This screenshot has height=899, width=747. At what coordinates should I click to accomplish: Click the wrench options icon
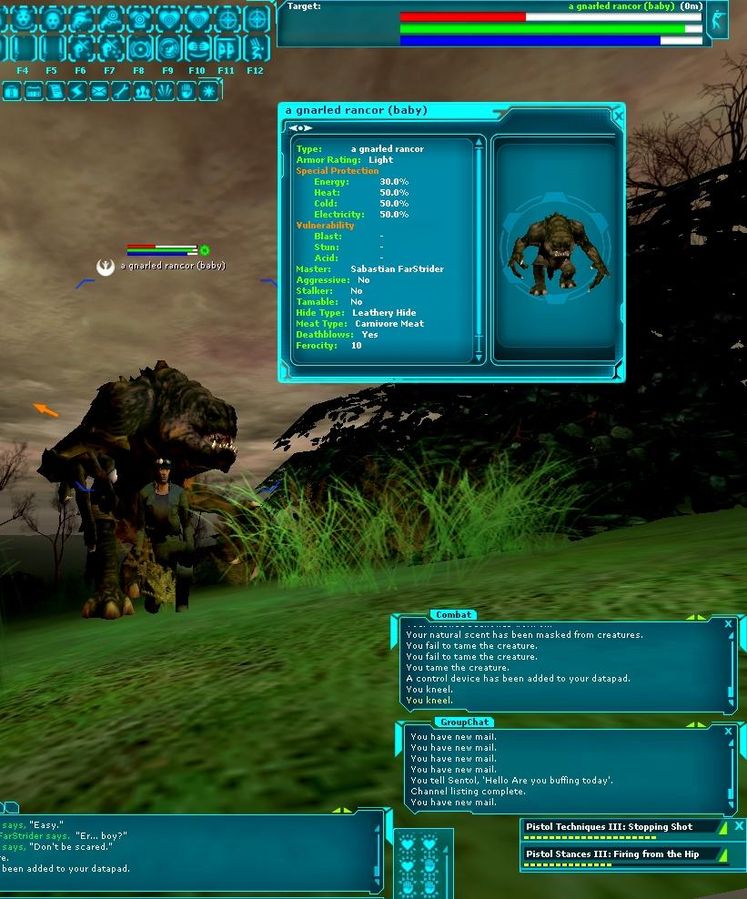click(121, 91)
